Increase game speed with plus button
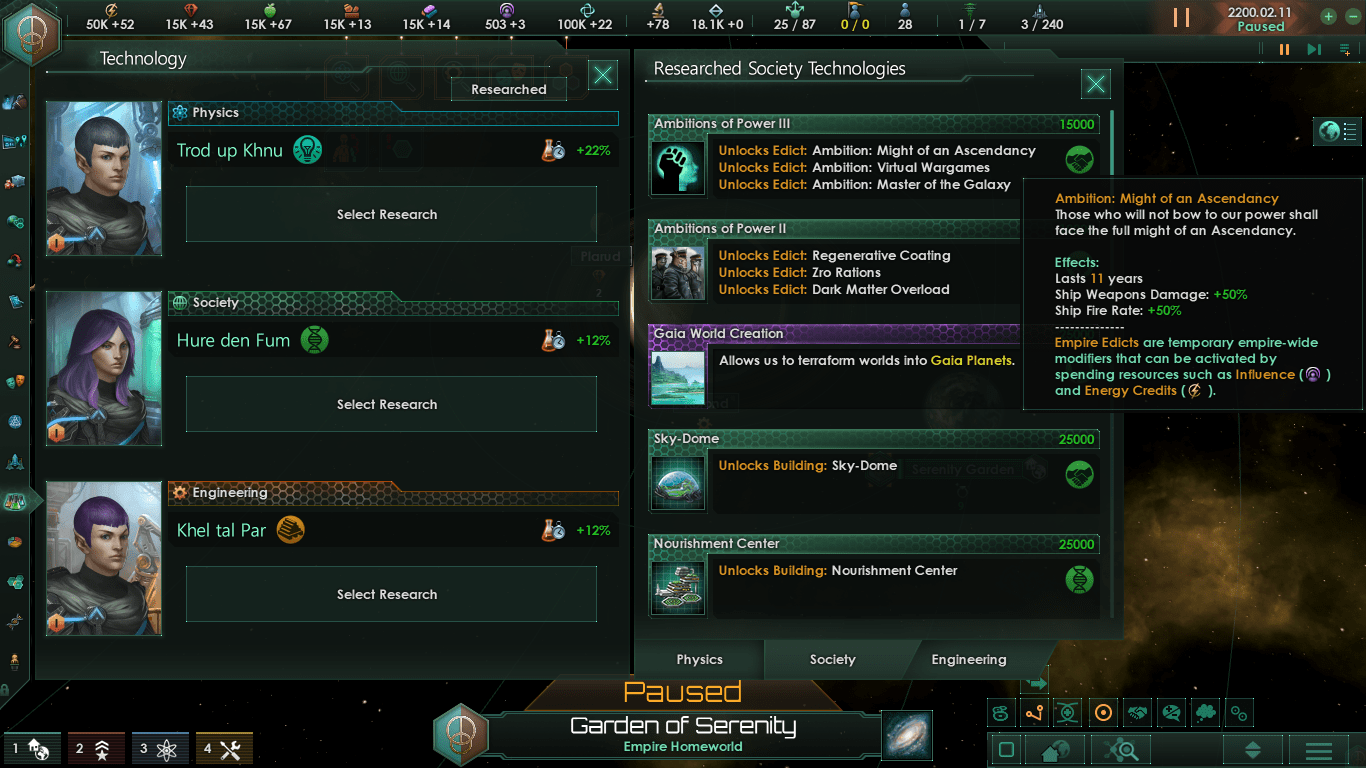 click(1327, 16)
